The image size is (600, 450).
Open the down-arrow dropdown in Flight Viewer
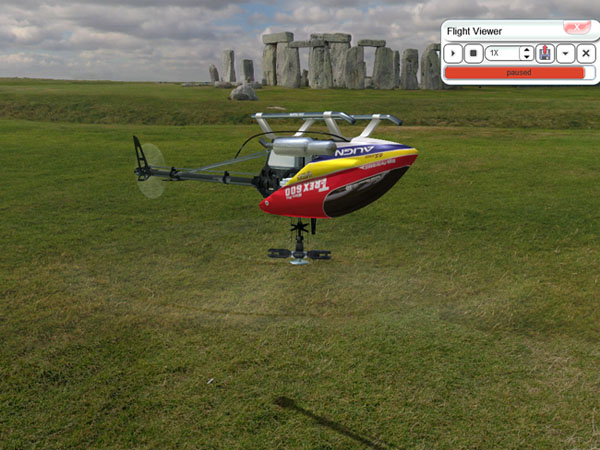pos(566,53)
